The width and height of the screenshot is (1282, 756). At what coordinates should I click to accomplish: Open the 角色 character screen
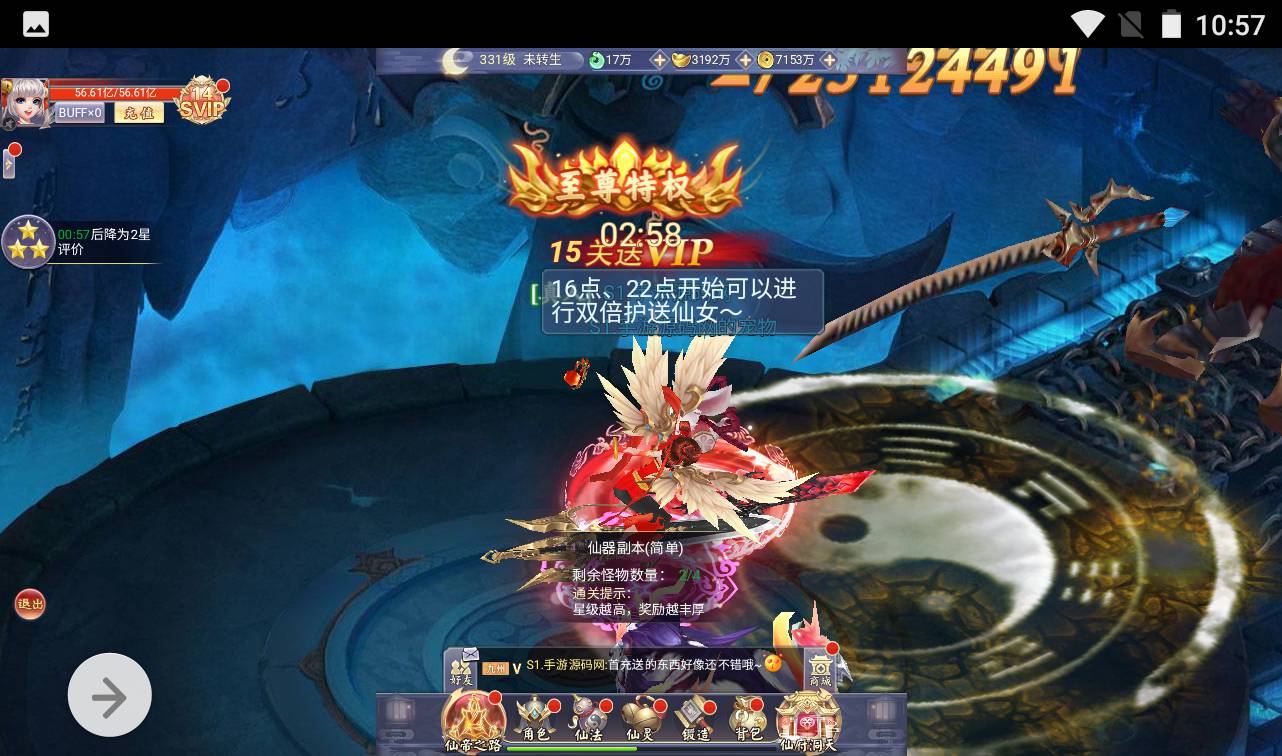point(536,719)
